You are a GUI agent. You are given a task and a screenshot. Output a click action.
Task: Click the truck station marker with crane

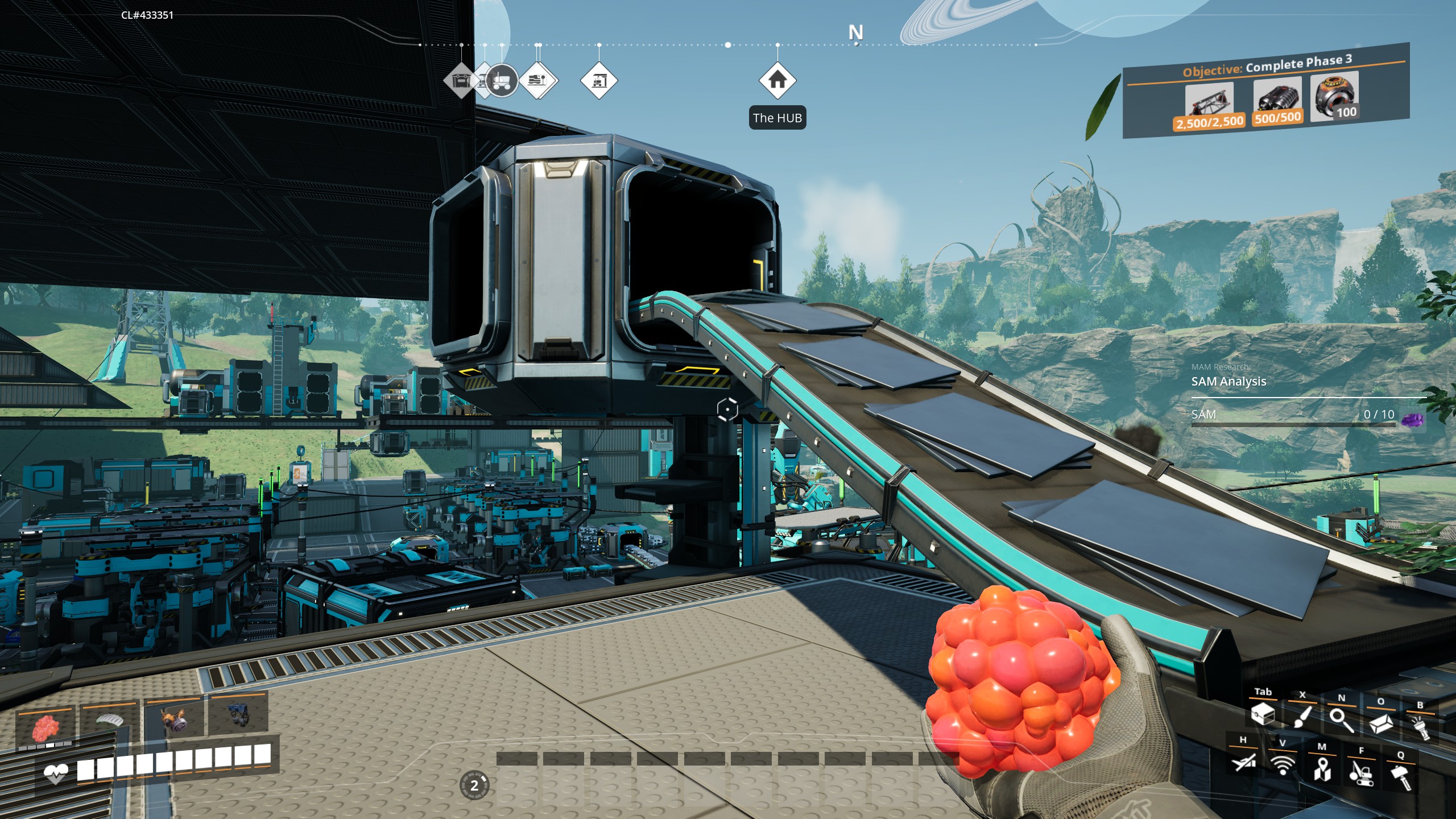(599, 81)
